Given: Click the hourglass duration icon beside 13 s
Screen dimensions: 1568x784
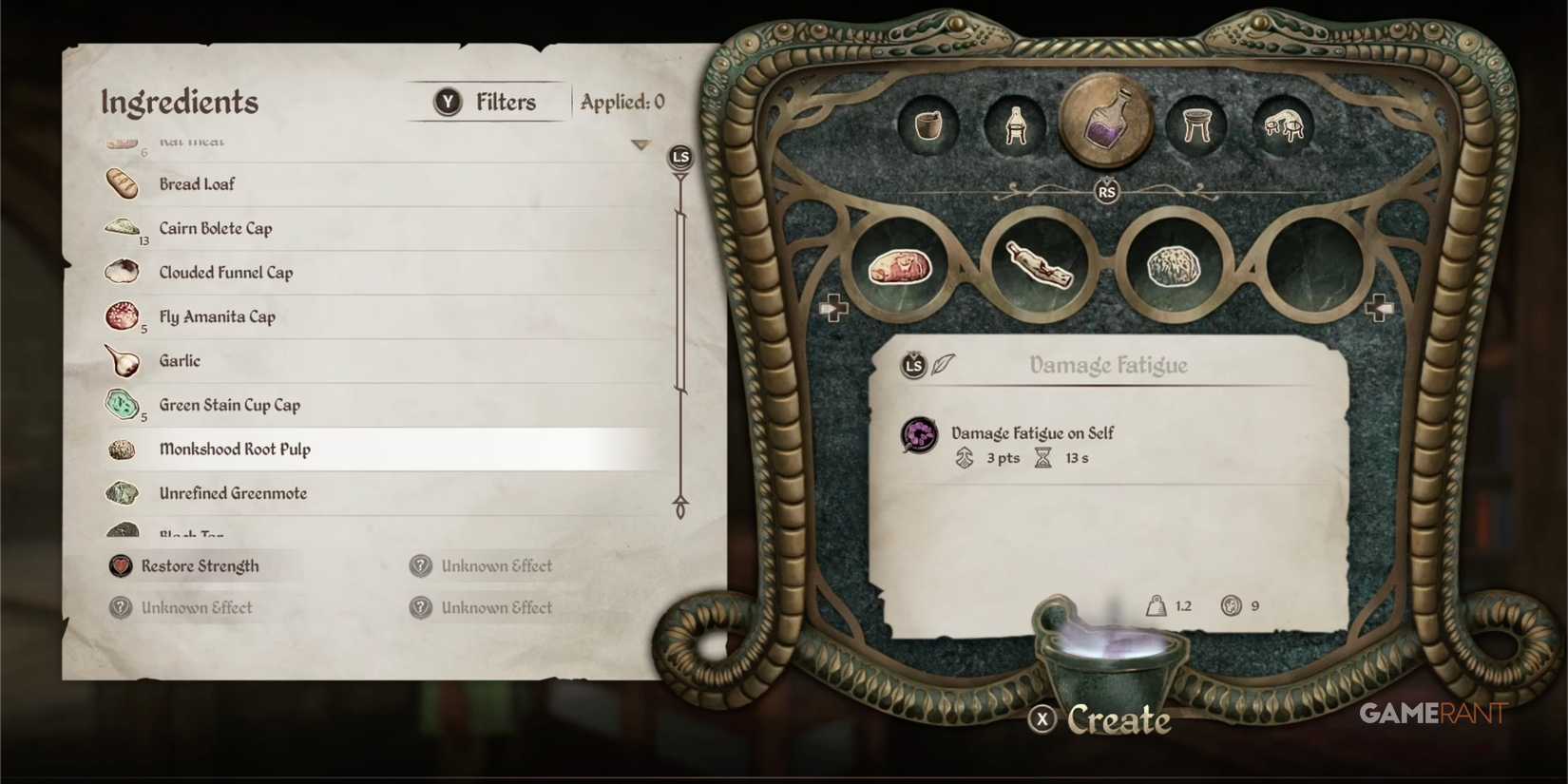Looking at the screenshot, I should point(1042,457).
